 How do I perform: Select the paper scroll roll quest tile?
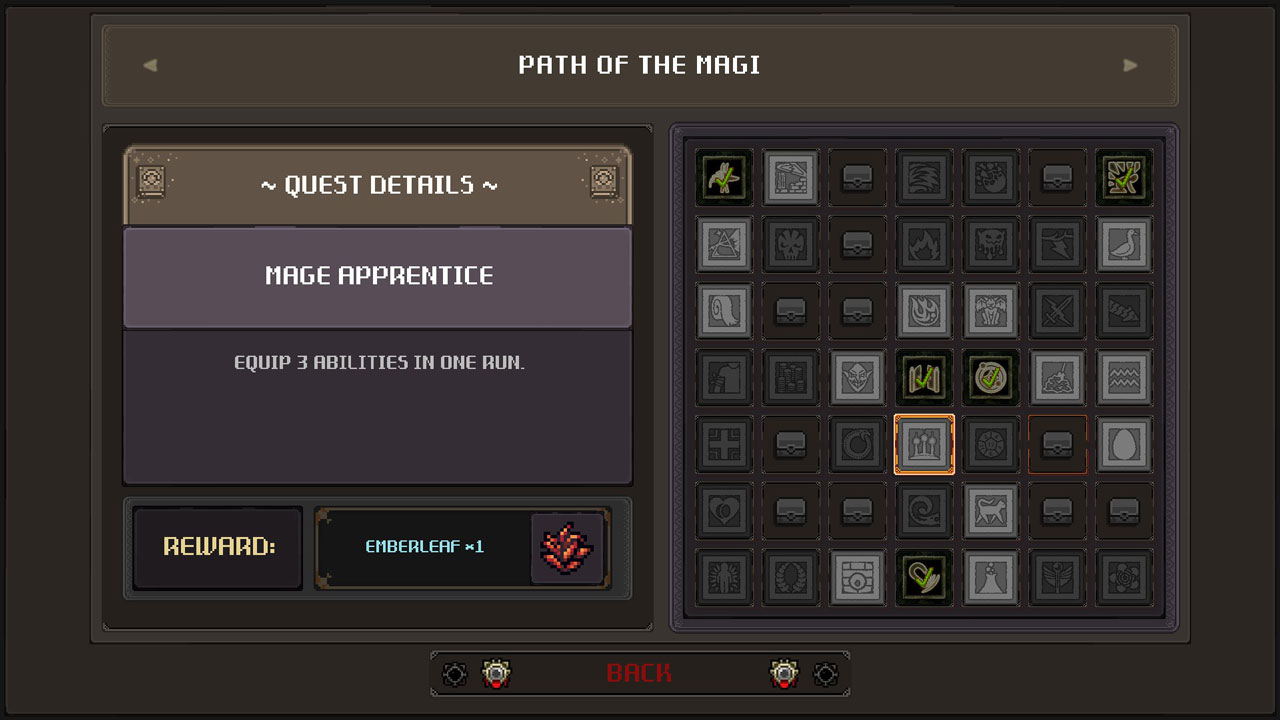click(724, 310)
